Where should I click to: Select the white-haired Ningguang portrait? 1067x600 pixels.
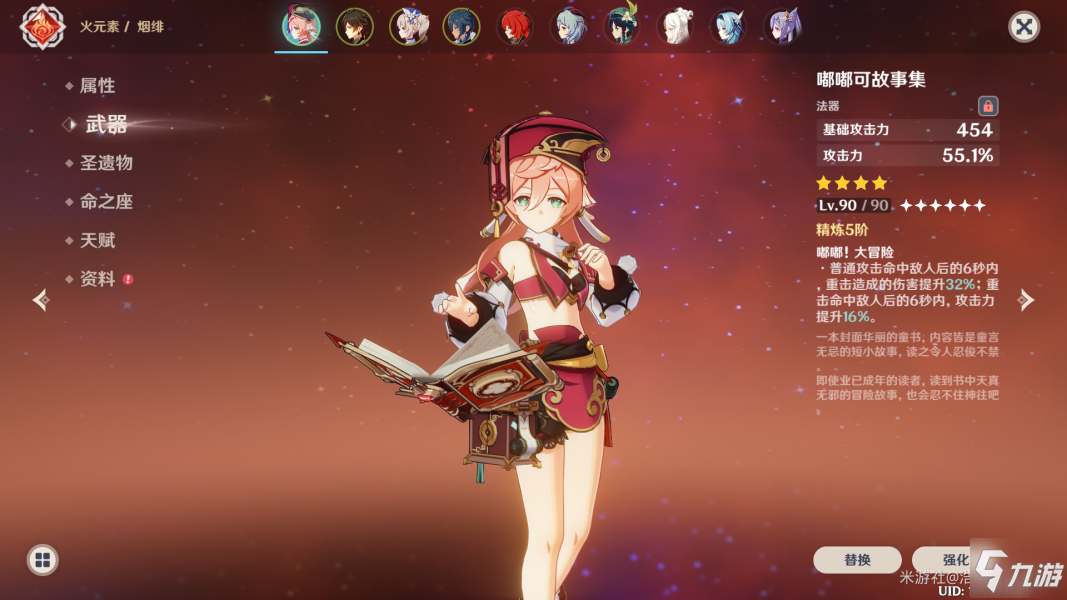click(675, 27)
